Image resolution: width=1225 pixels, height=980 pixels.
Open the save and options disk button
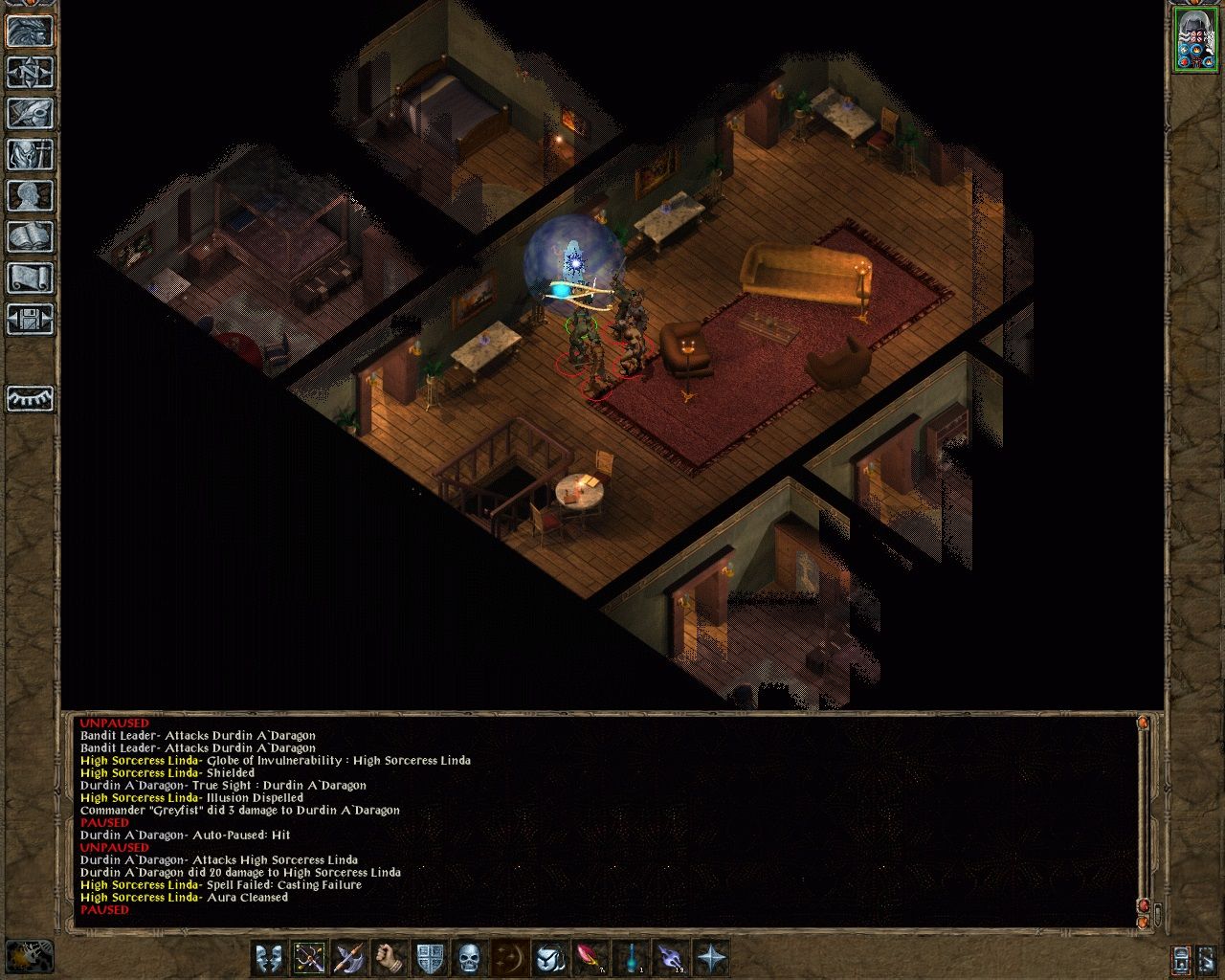pos(30,320)
